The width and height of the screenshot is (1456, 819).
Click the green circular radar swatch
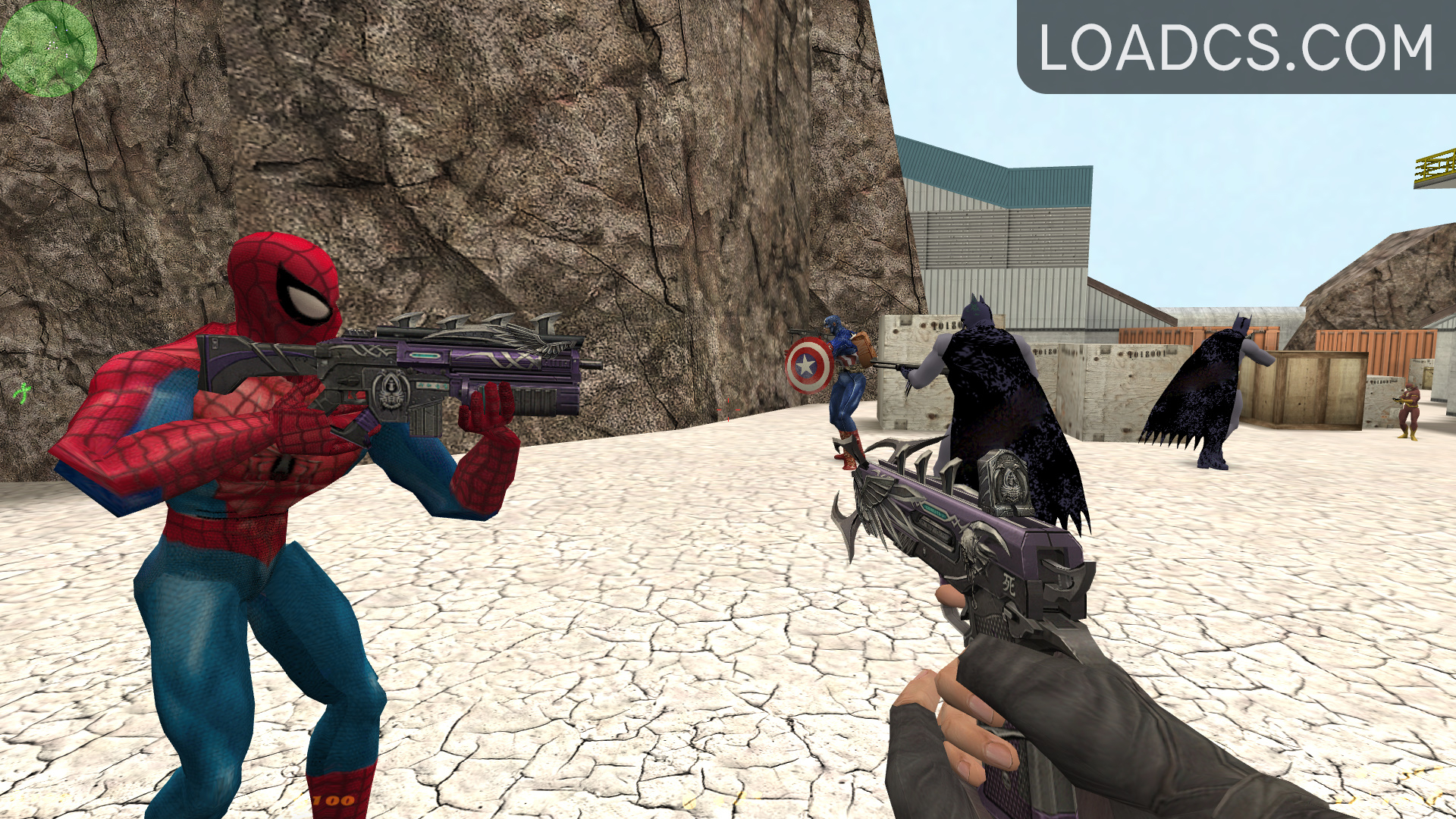pyautogui.click(x=49, y=45)
